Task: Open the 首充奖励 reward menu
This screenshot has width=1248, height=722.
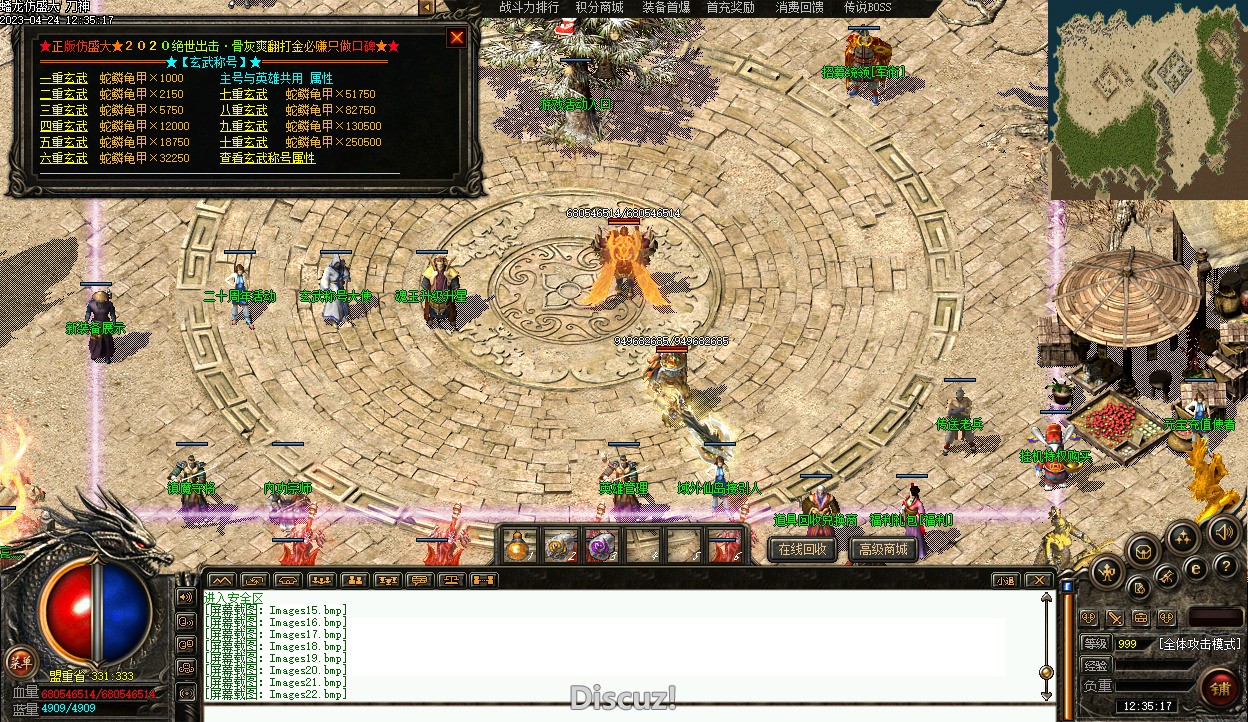Action: [x=730, y=8]
